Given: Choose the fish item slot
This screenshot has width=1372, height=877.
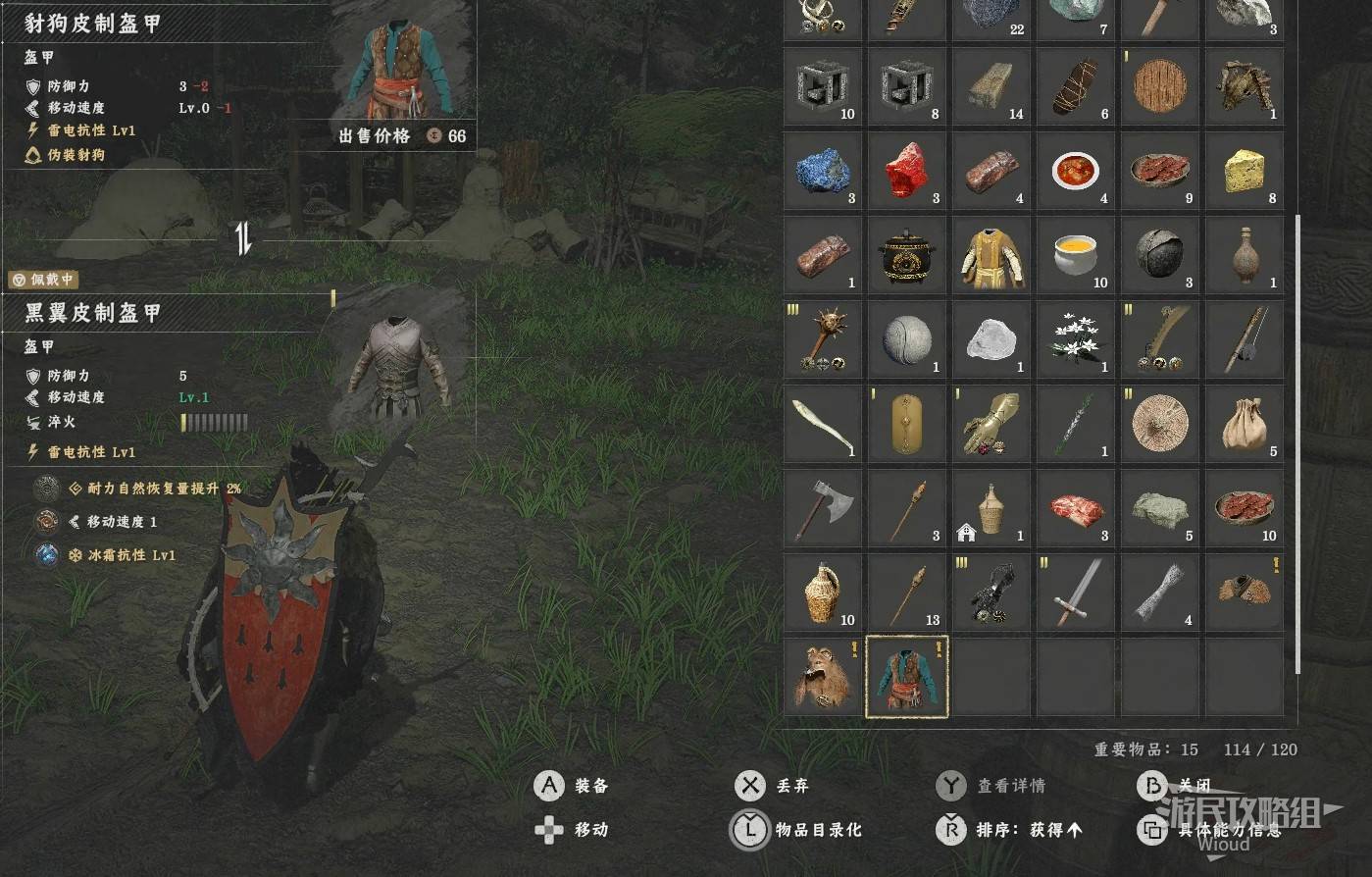Looking at the screenshot, I should tap(823, 424).
